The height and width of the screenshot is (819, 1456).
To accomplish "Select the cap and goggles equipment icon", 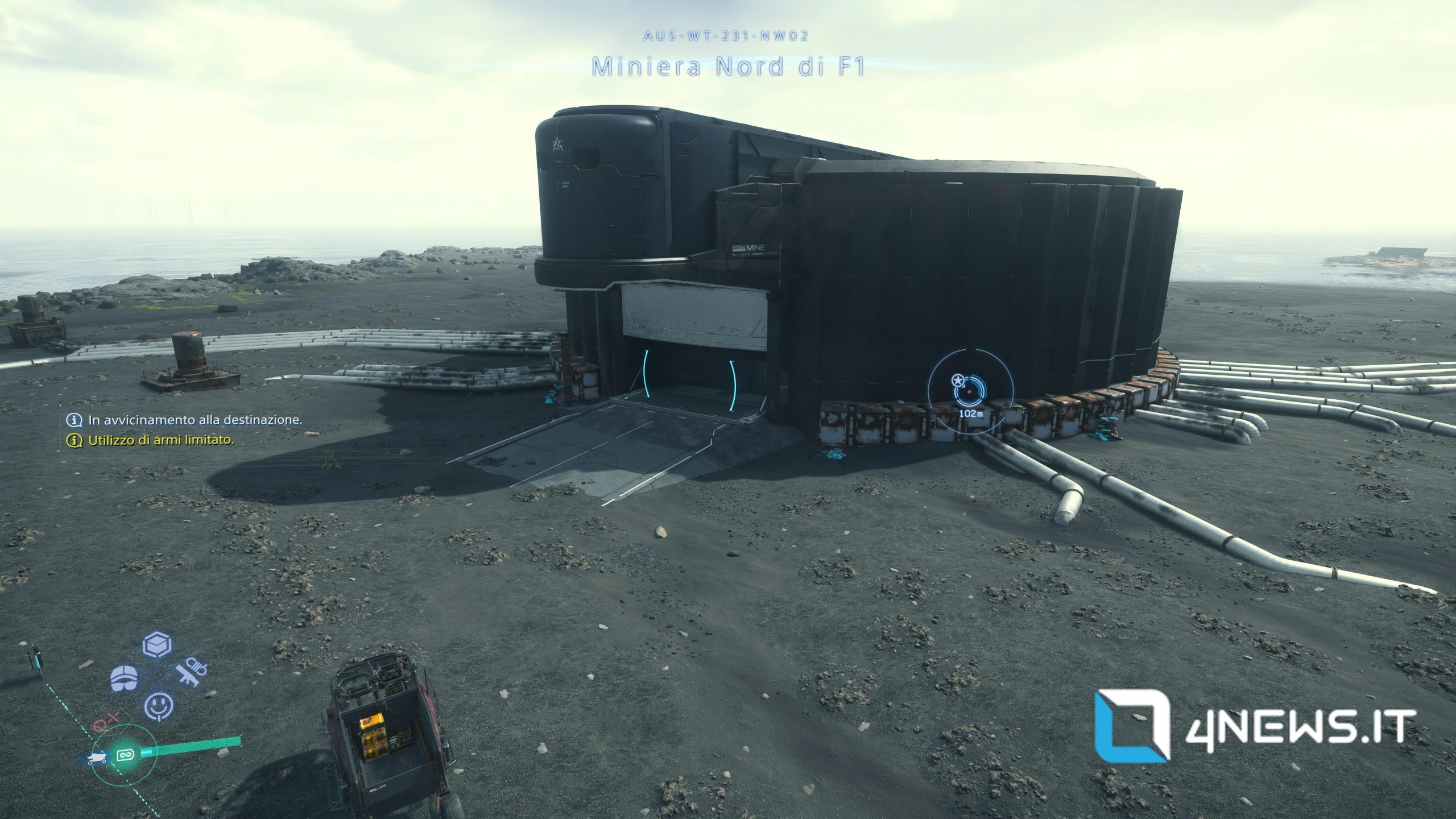I will [x=123, y=678].
